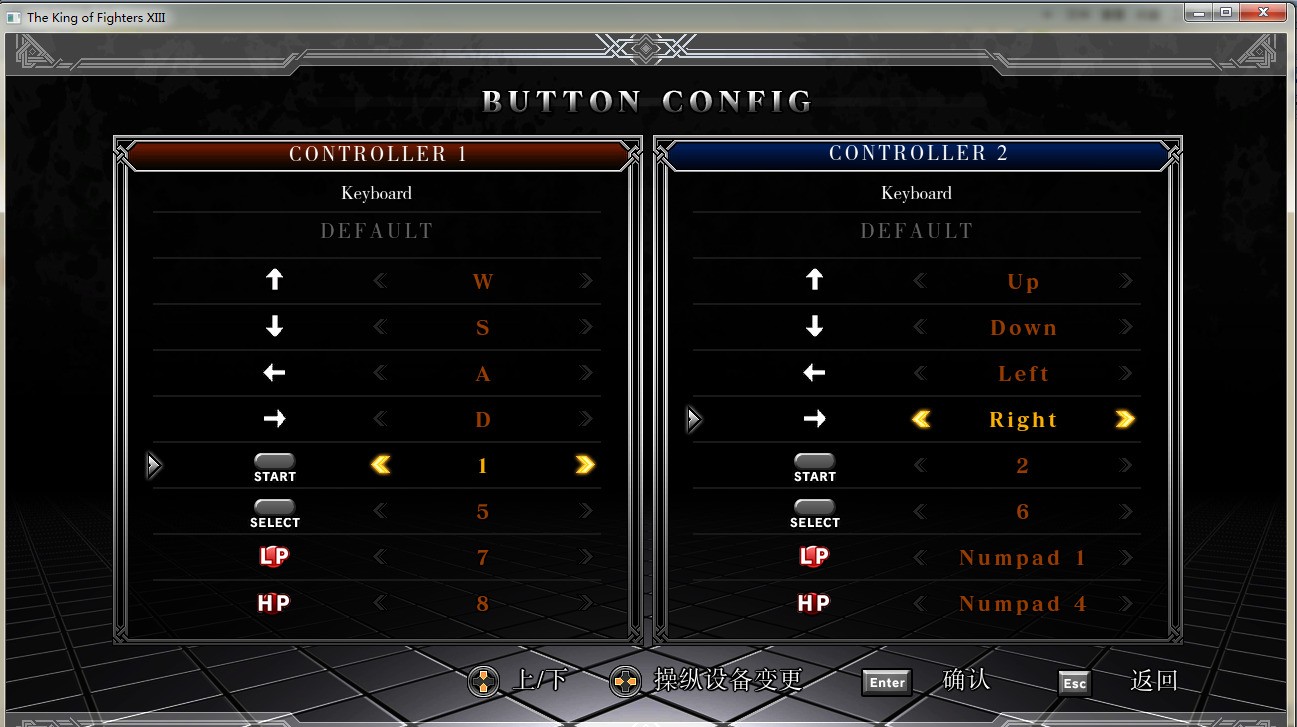Reset Controller 1 with DEFAULT option
Viewport: 1297px width, 727px height.
(x=377, y=231)
